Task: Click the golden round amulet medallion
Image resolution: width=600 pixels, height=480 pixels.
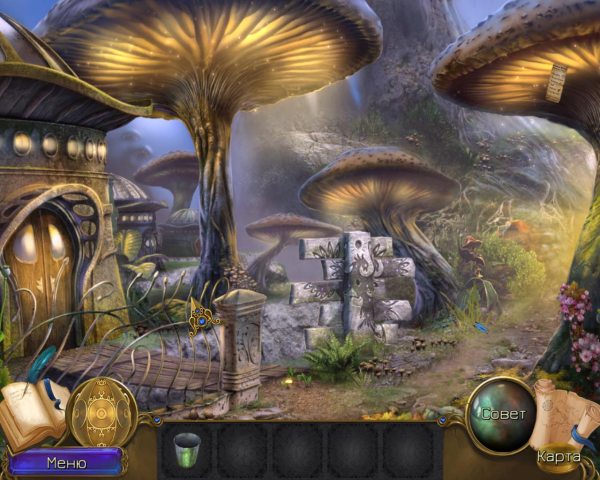Action: click(x=101, y=412)
